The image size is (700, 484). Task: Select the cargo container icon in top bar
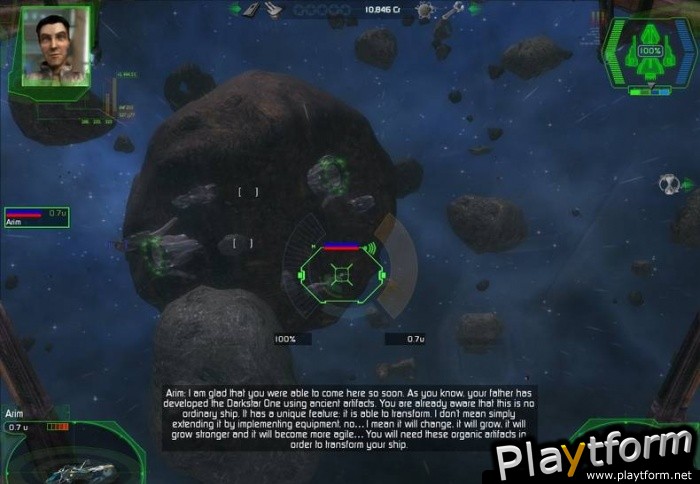(x=252, y=9)
